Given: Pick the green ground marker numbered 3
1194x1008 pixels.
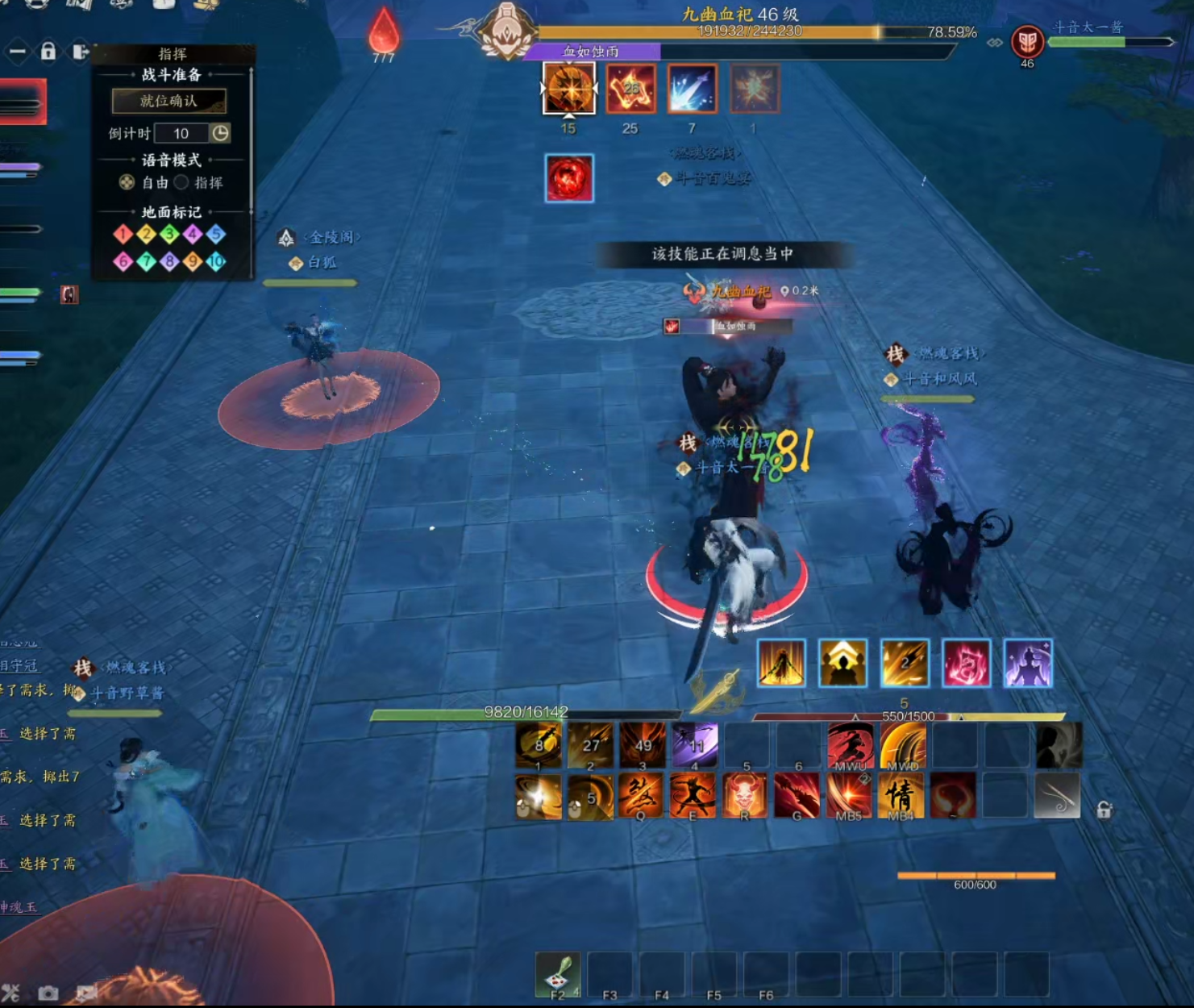Looking at the screenshot, I should click(169, 234).
